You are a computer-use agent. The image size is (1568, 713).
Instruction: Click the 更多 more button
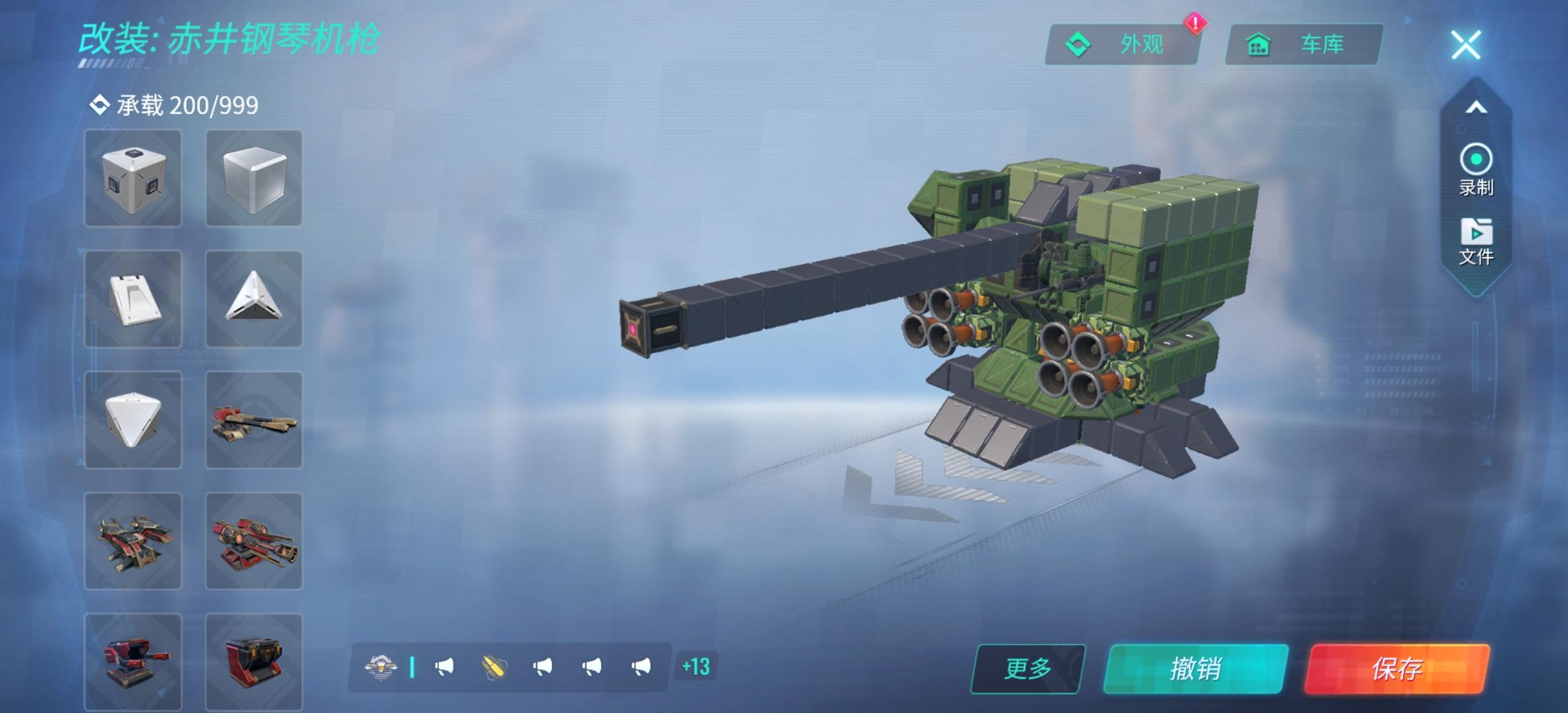tap(1028, 669)
